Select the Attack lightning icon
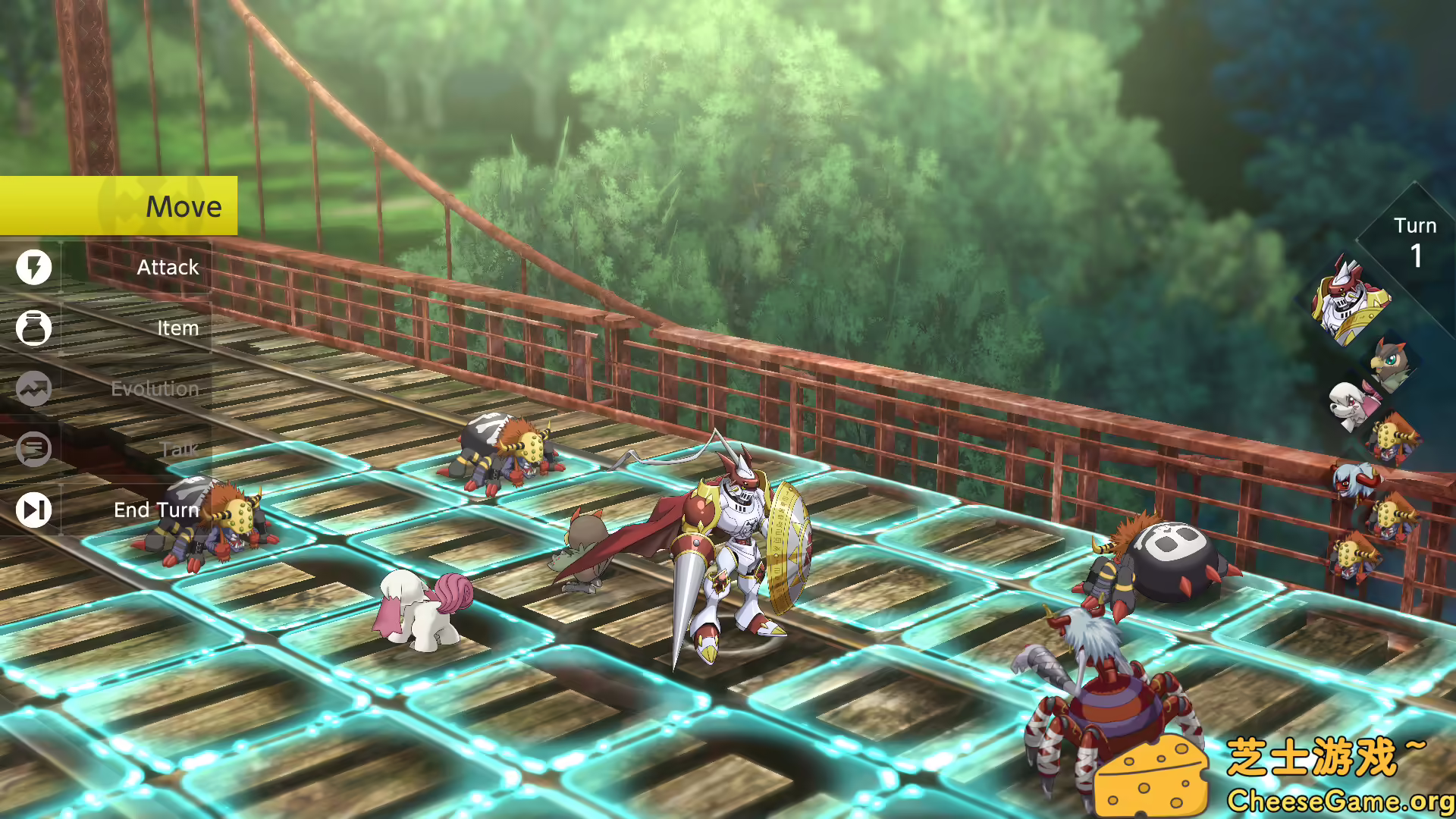The image size is (1456, 819). coord(33,267)
